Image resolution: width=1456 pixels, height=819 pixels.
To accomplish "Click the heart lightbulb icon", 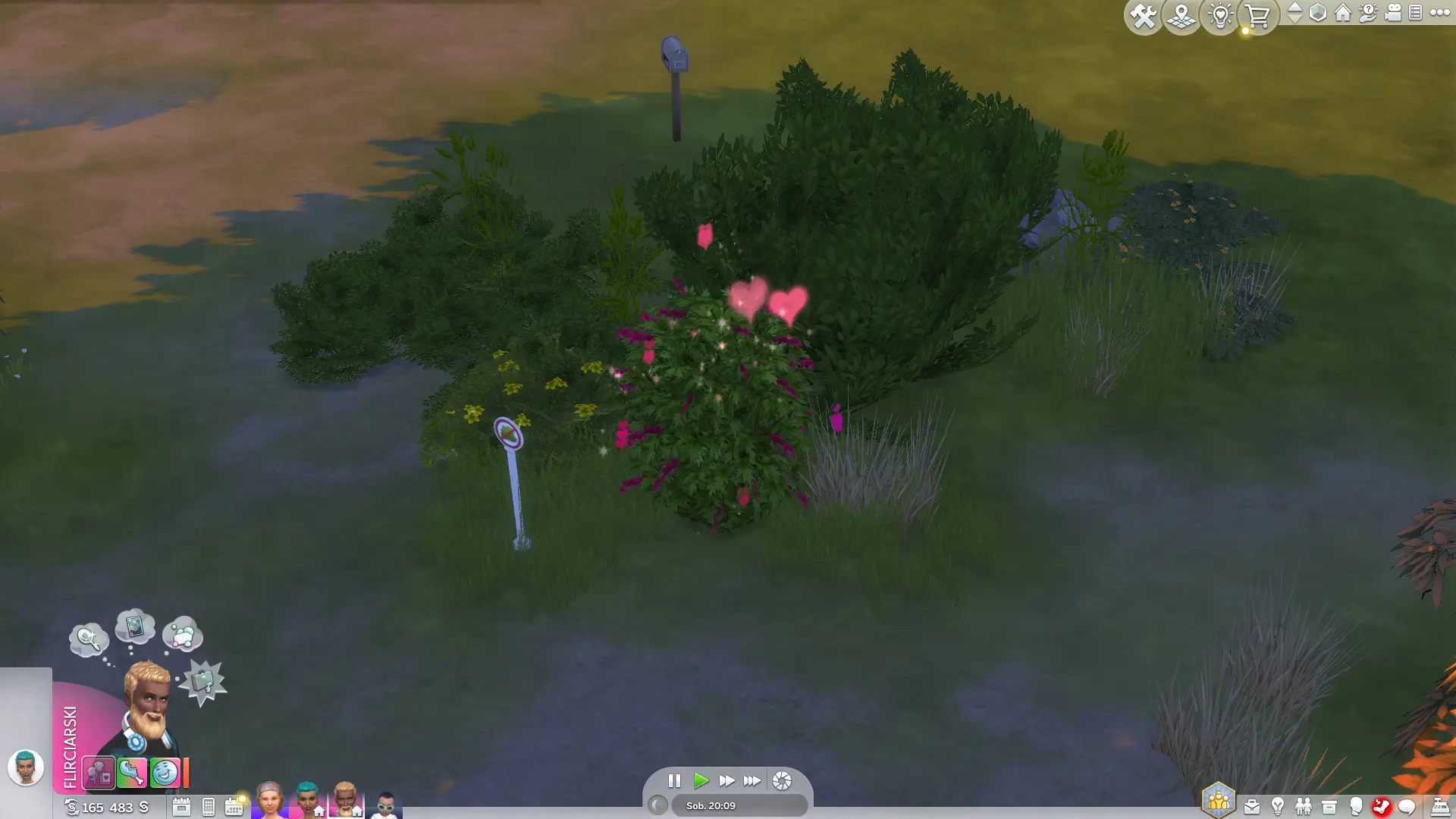I will tap(1220, 16).
